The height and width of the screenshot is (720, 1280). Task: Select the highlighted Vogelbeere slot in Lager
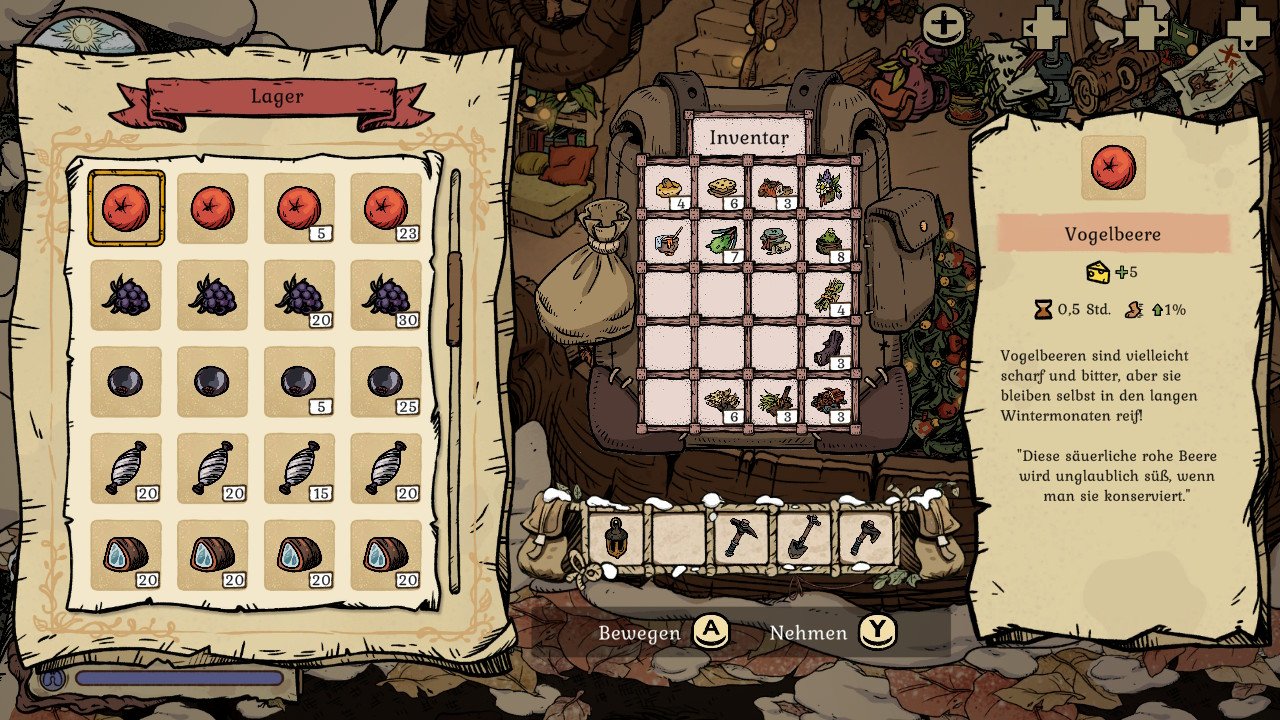(x=126, y=208)
